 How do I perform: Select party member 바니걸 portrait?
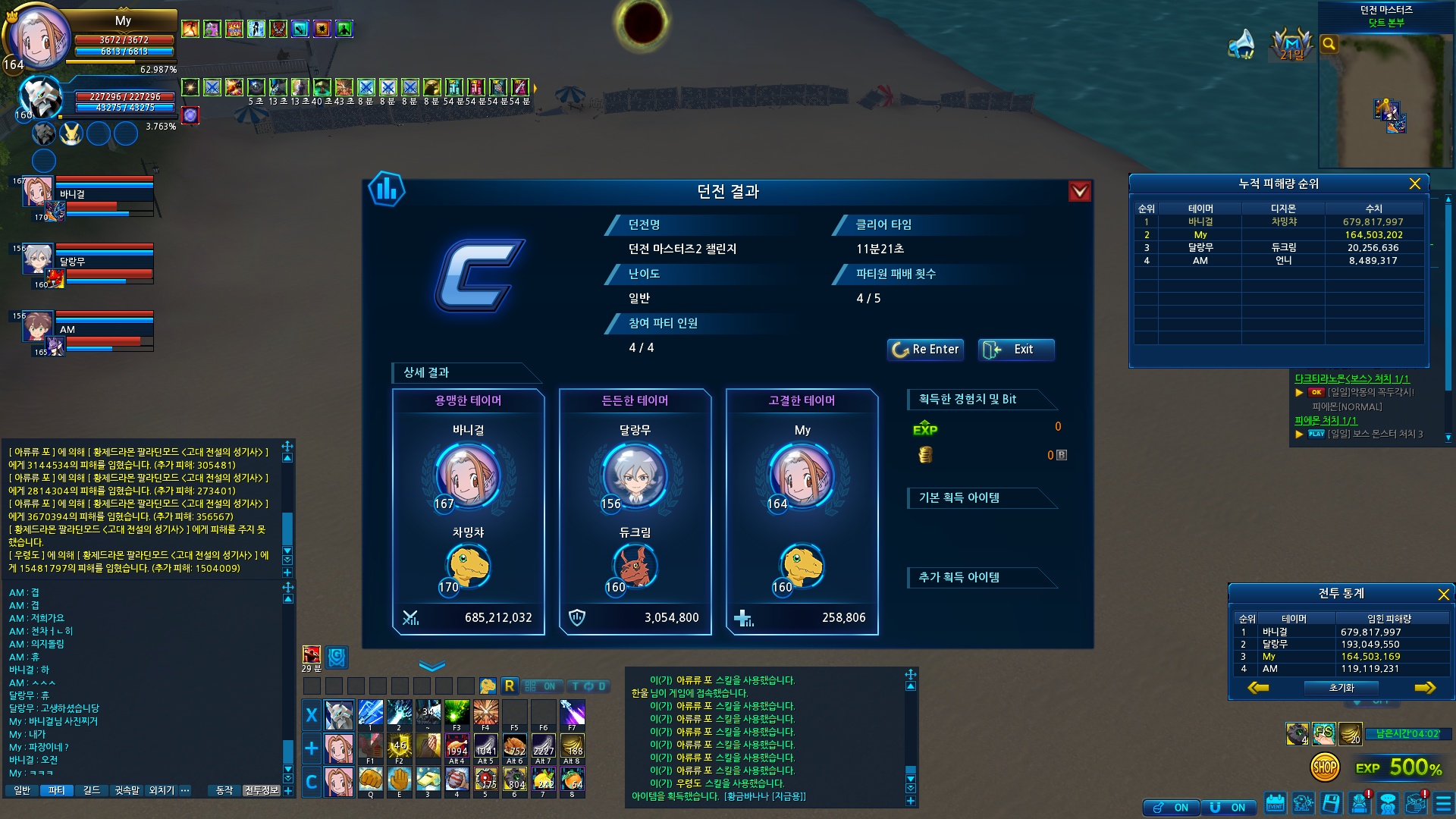click(37, 193)
